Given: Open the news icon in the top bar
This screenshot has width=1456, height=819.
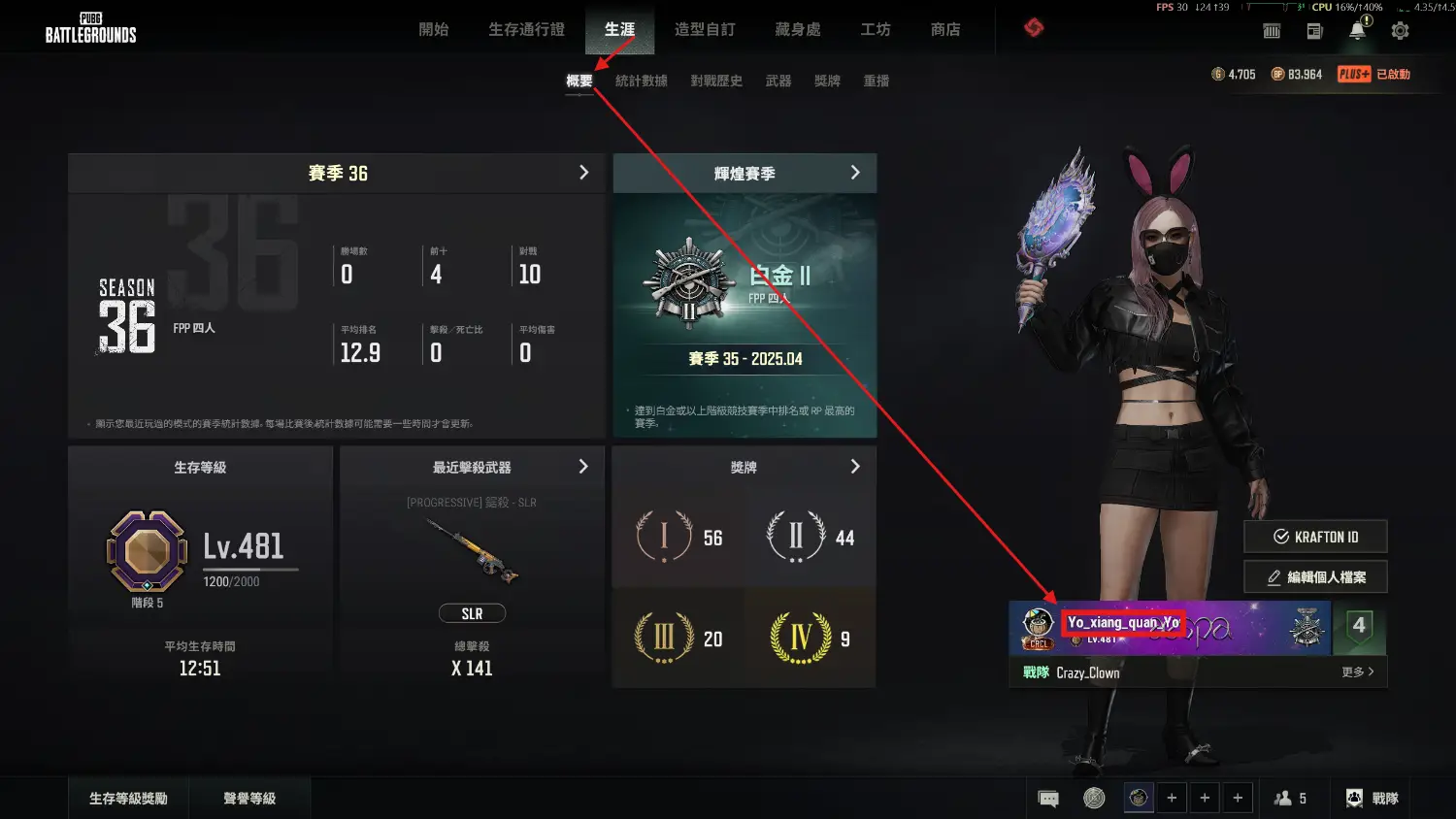Looking at the screenshot, I should click(1314, 30).
